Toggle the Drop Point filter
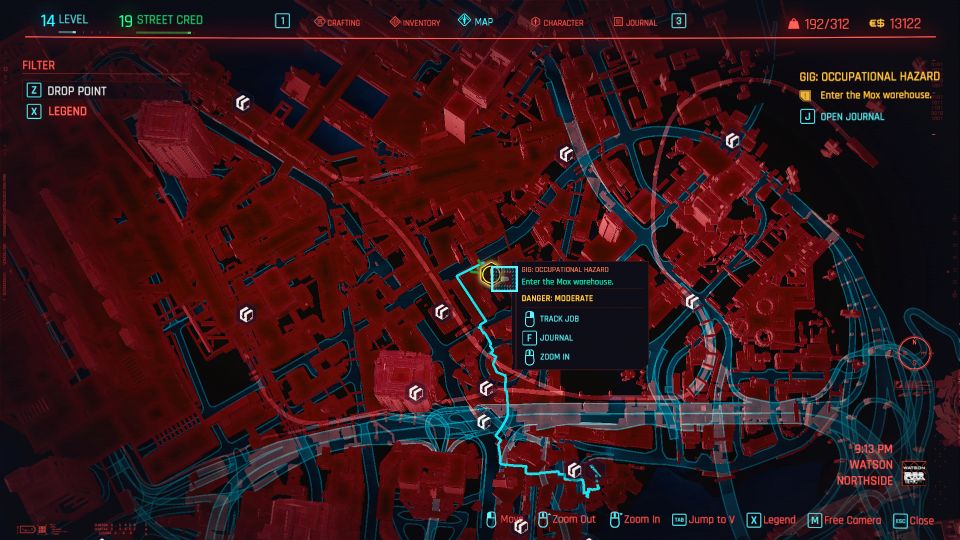 tap(76, 91)
